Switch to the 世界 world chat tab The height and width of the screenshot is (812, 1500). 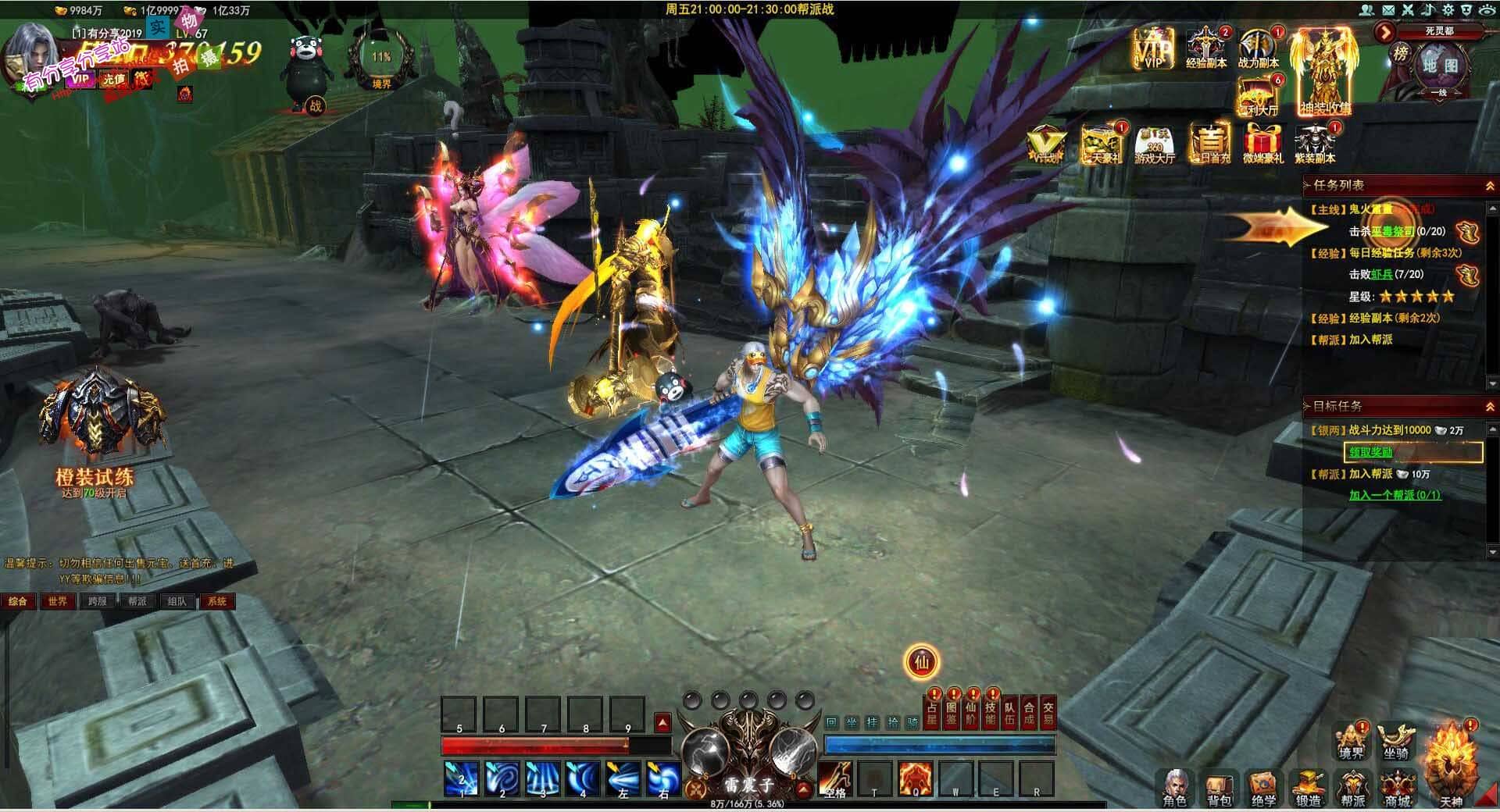[x=57, y=601]
